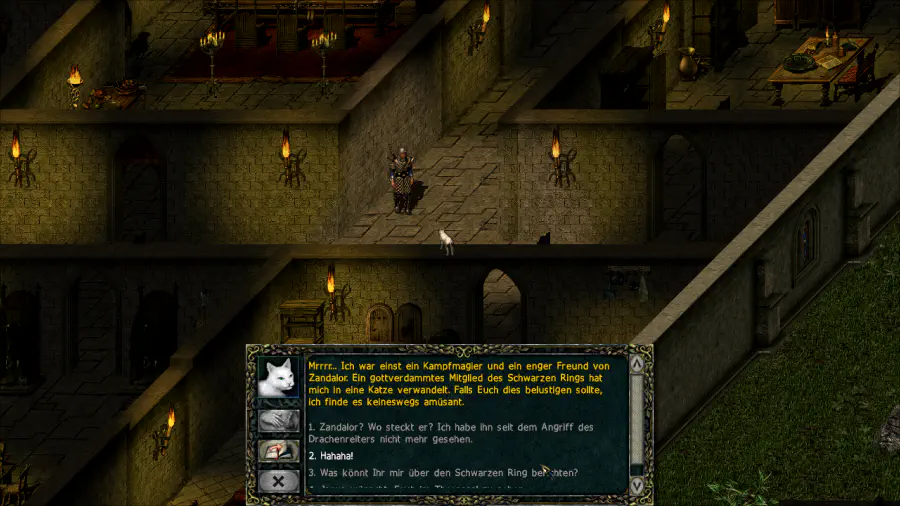Viewport: 900px width, 506px height.
Task: Click the white cat portrait
Action: [279, 377]
